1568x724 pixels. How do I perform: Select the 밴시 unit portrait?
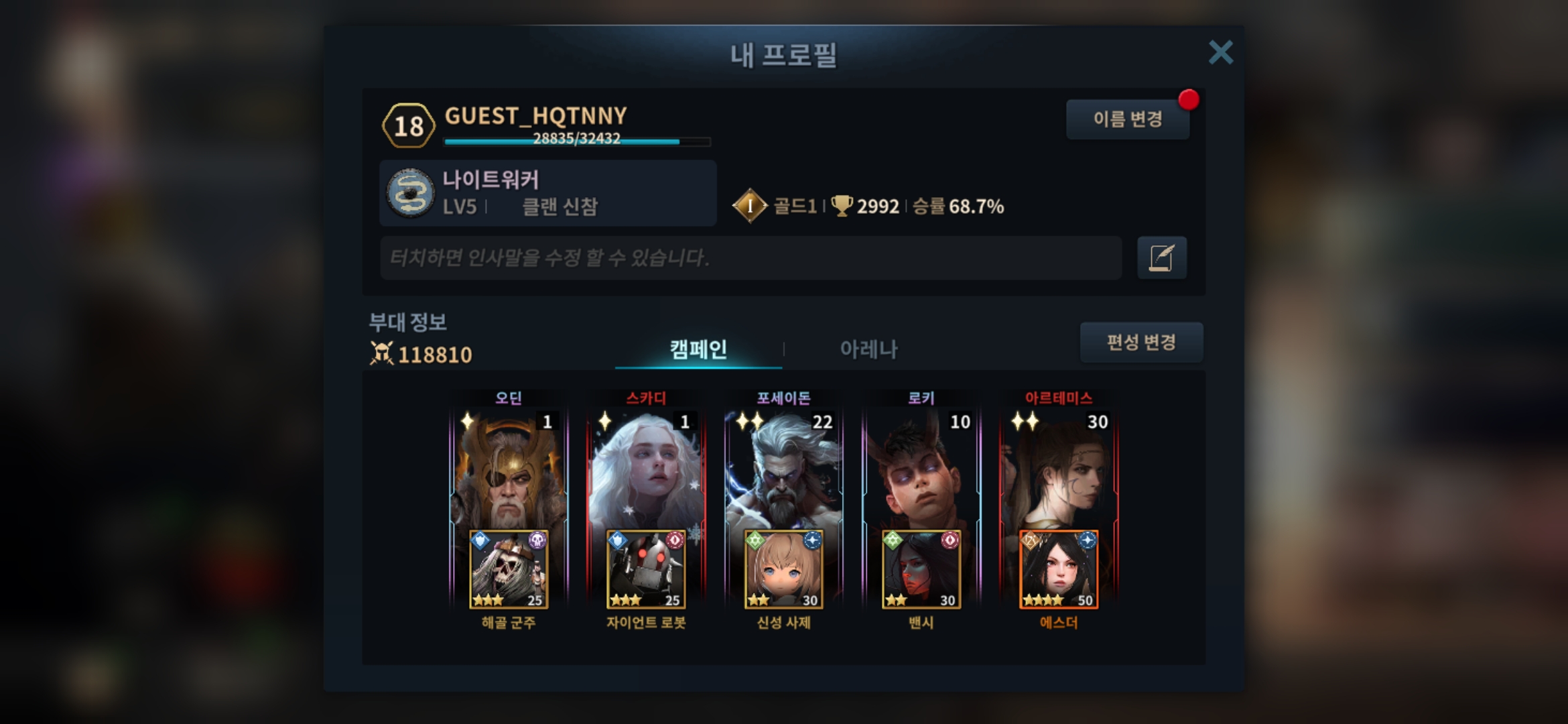[921, 570]
